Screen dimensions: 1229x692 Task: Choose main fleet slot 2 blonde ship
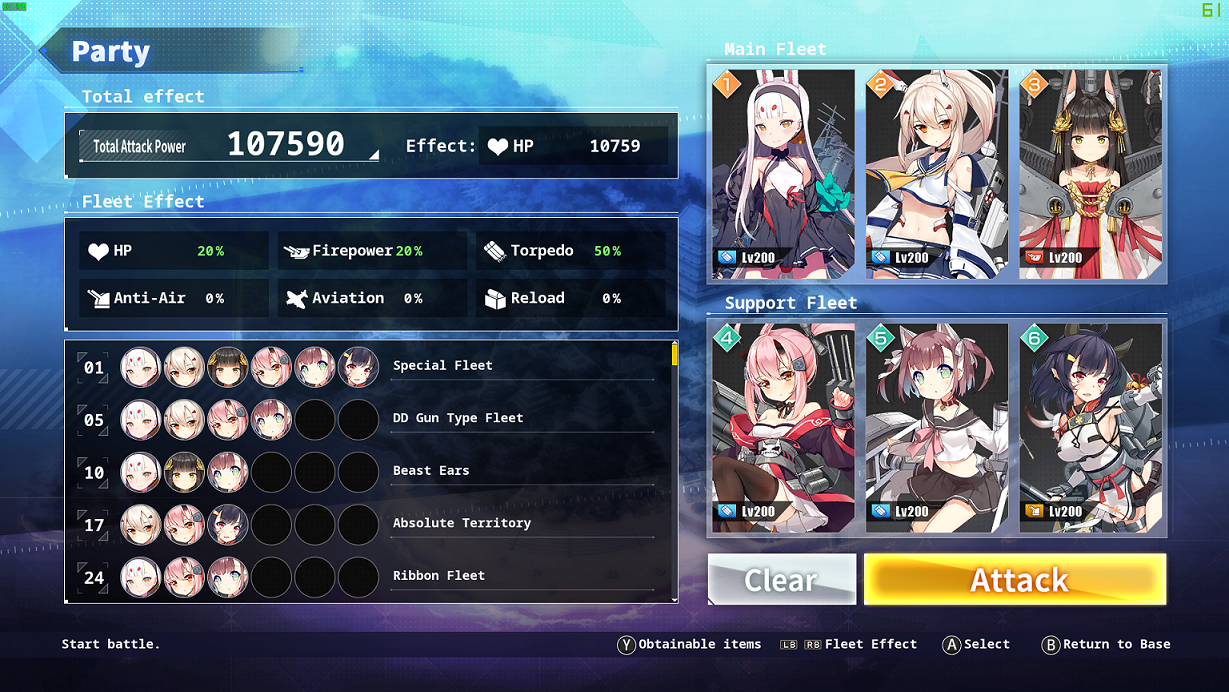pos(937,173)
